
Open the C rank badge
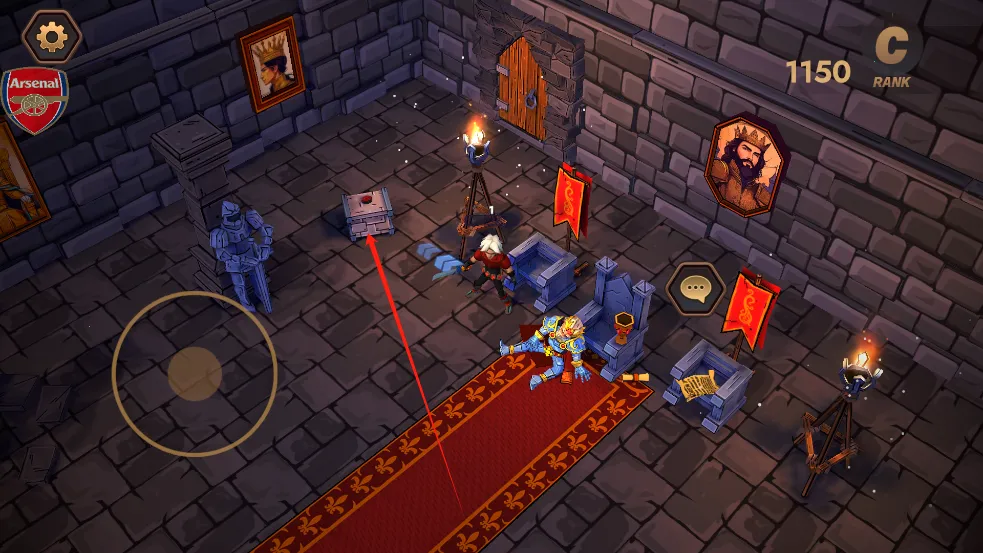[891, 50]
